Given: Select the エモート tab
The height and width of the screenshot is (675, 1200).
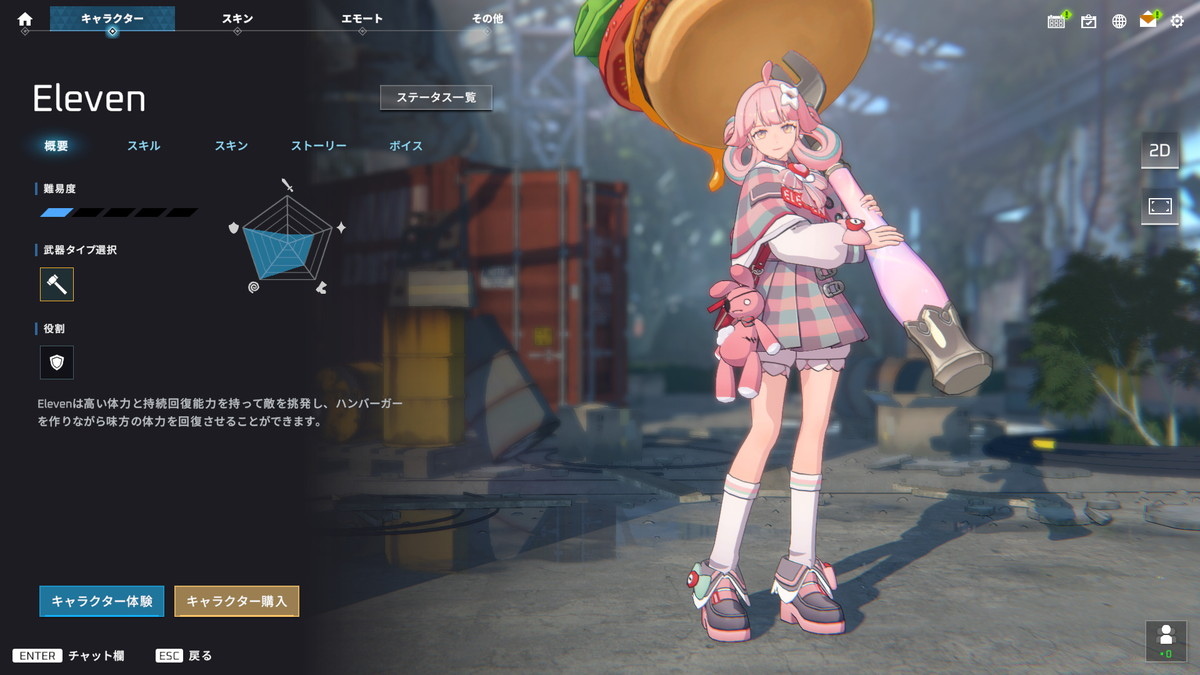Looking at the screenshot, I should 362,19.
